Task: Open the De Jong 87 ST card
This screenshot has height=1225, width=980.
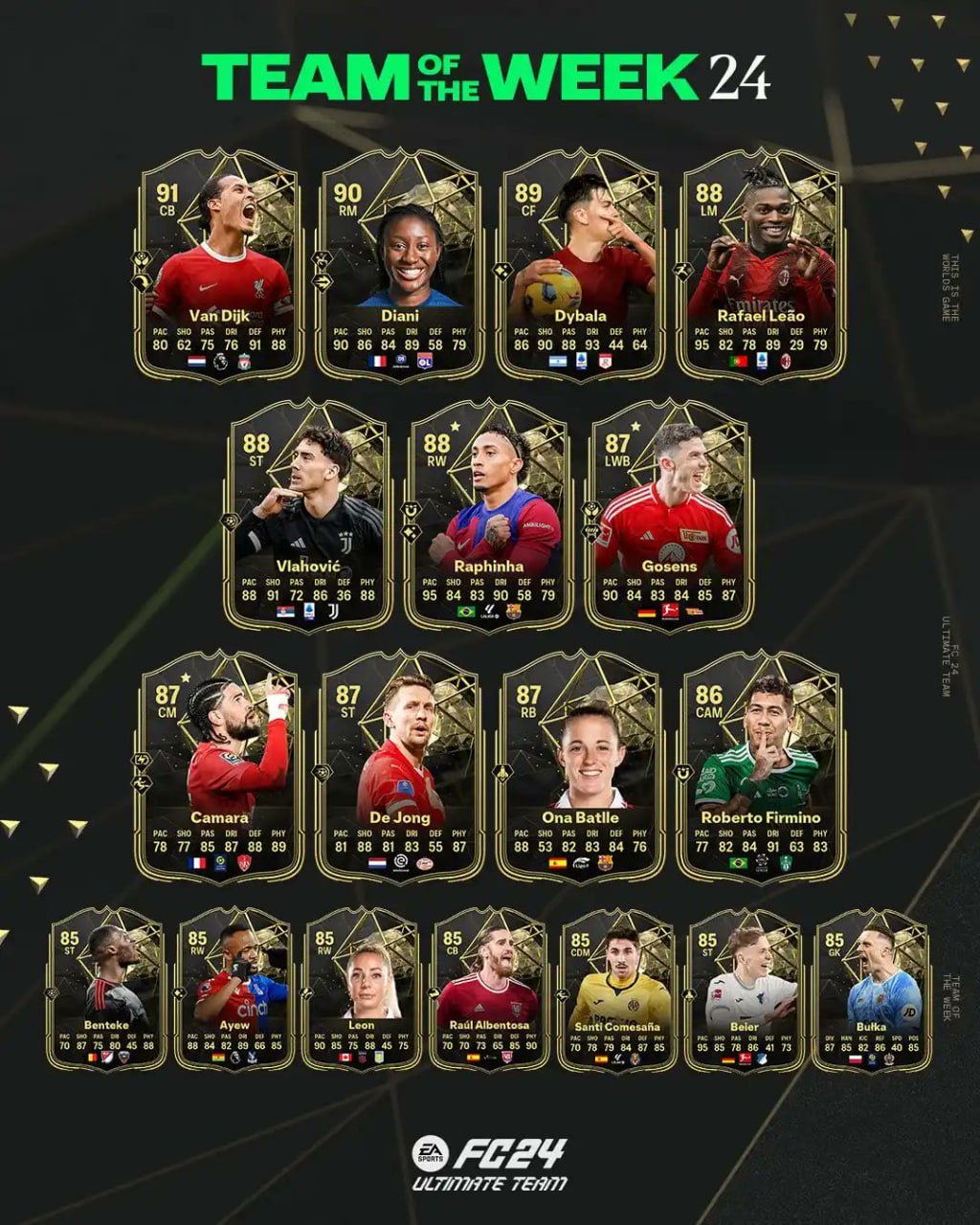Action: [x=399, y=766]
